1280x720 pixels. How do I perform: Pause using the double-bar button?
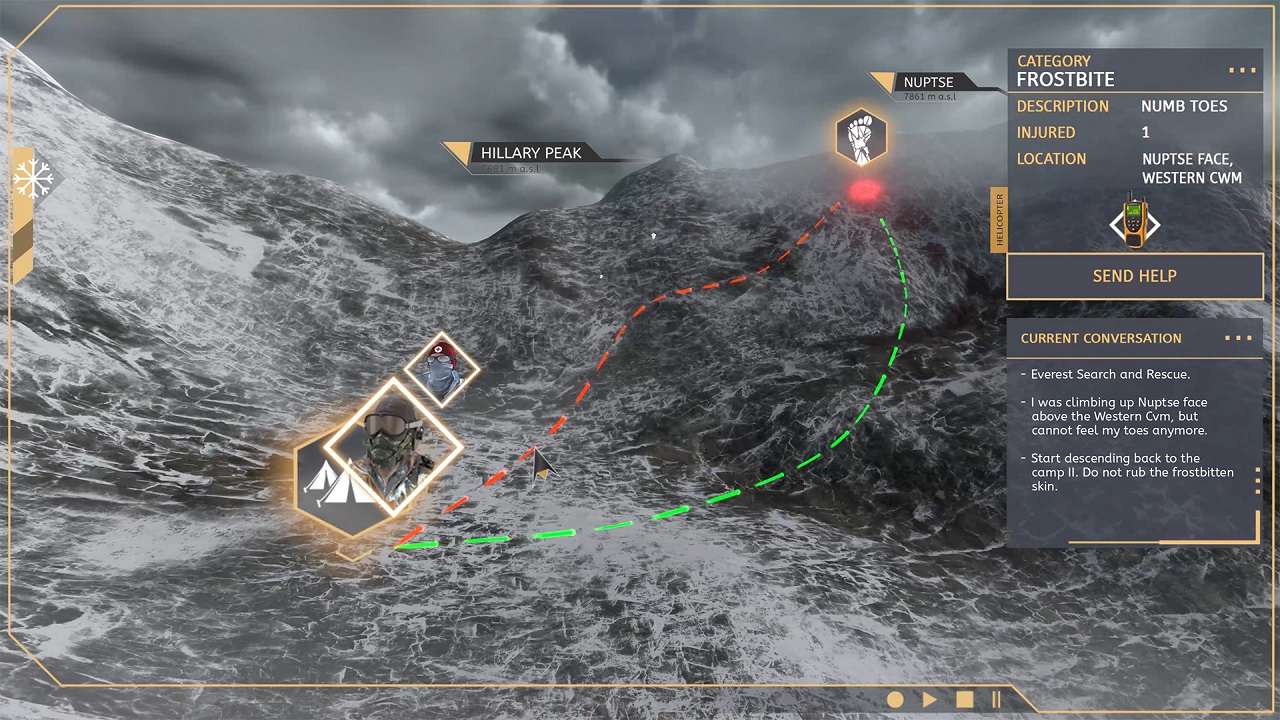click(x=996, y=700)
